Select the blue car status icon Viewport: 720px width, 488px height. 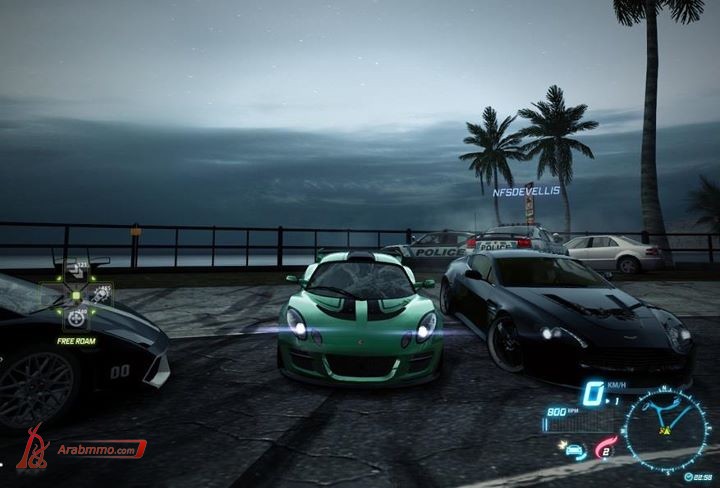click(x=574, y=450)
